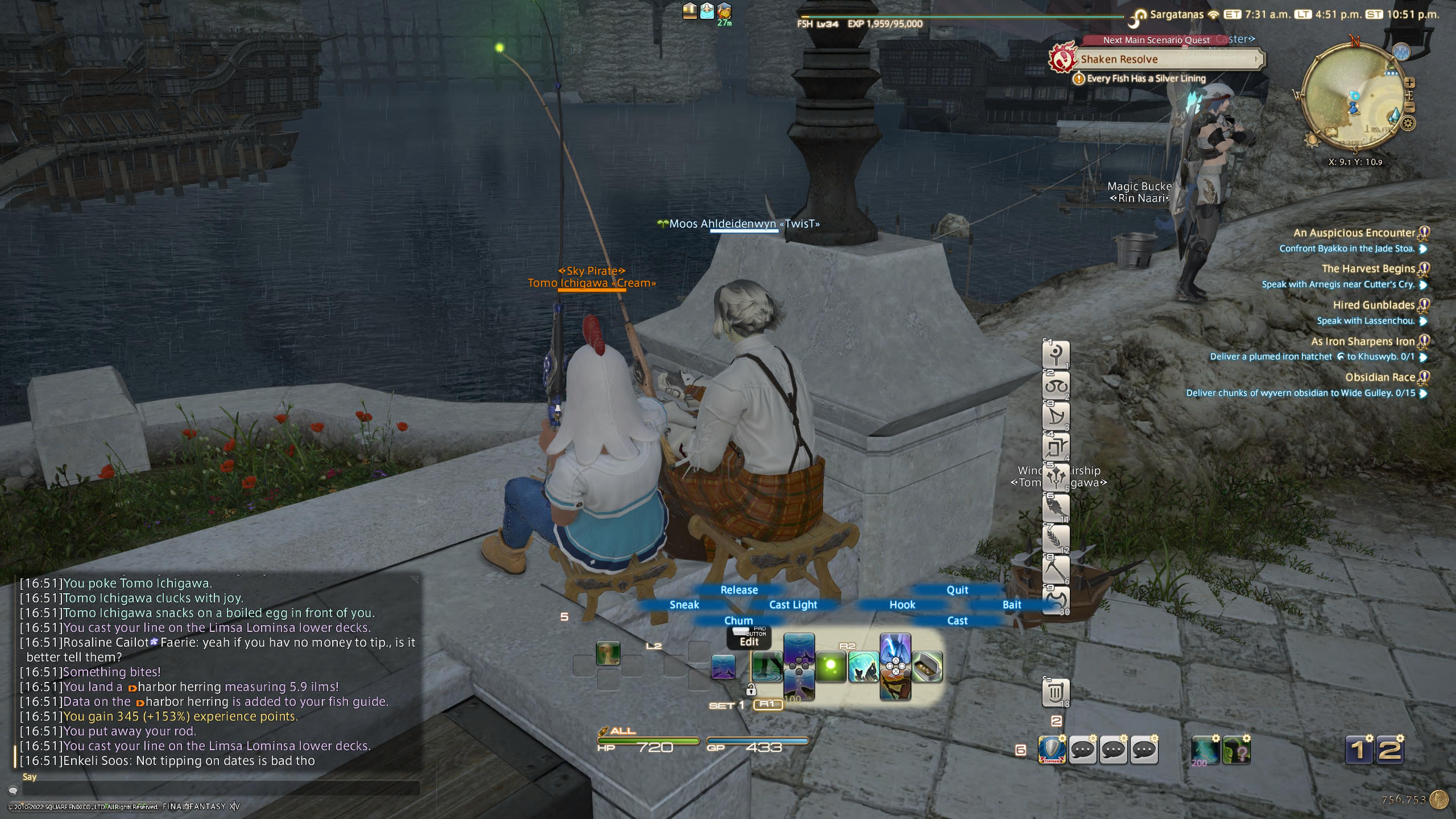Zoom in the minimap with the plus button
This screenshot has width=1456, height=819.
tap(1409, 83)
